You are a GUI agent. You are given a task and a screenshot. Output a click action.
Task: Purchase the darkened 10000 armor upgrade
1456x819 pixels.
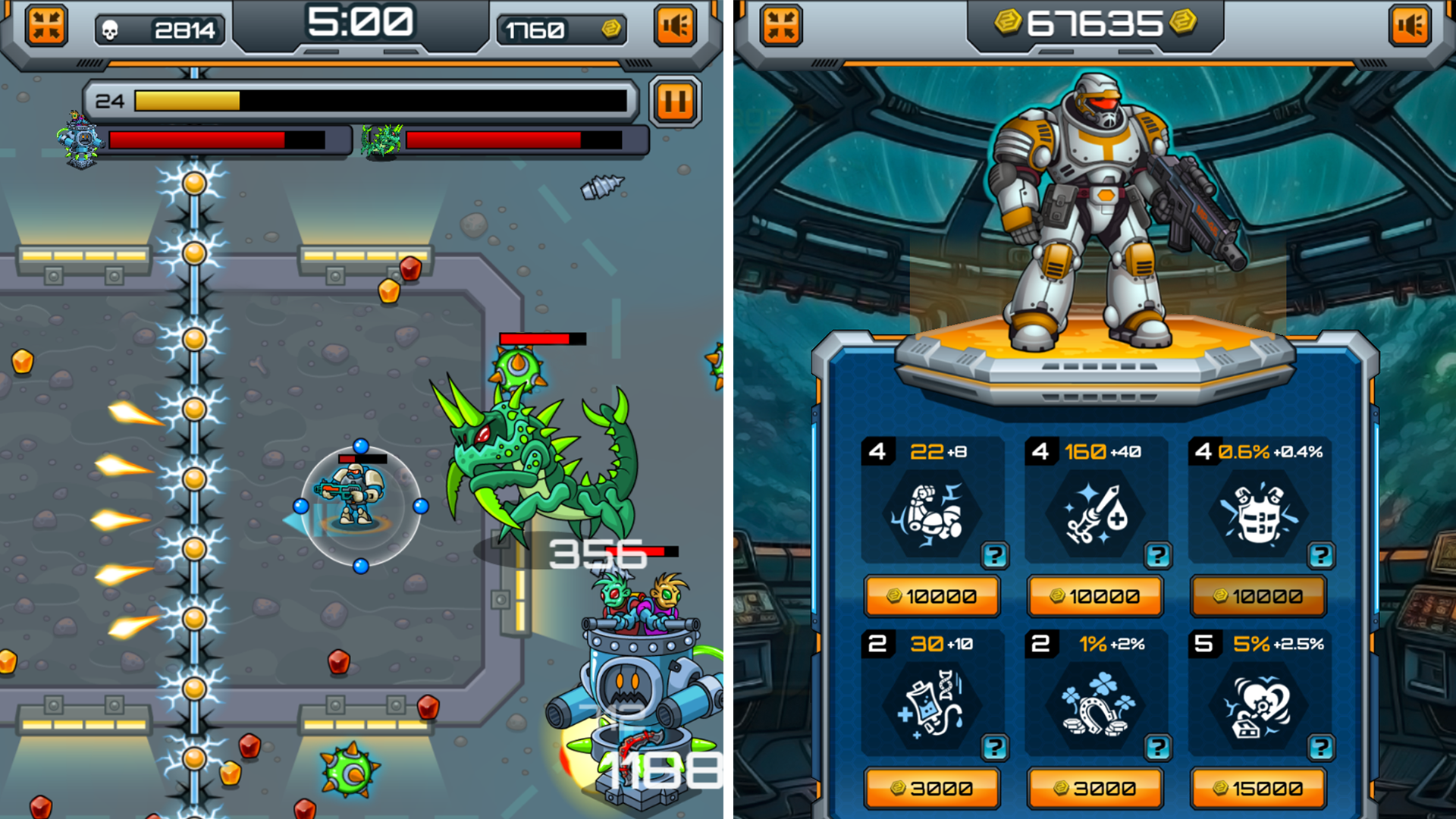point(1258,595)
